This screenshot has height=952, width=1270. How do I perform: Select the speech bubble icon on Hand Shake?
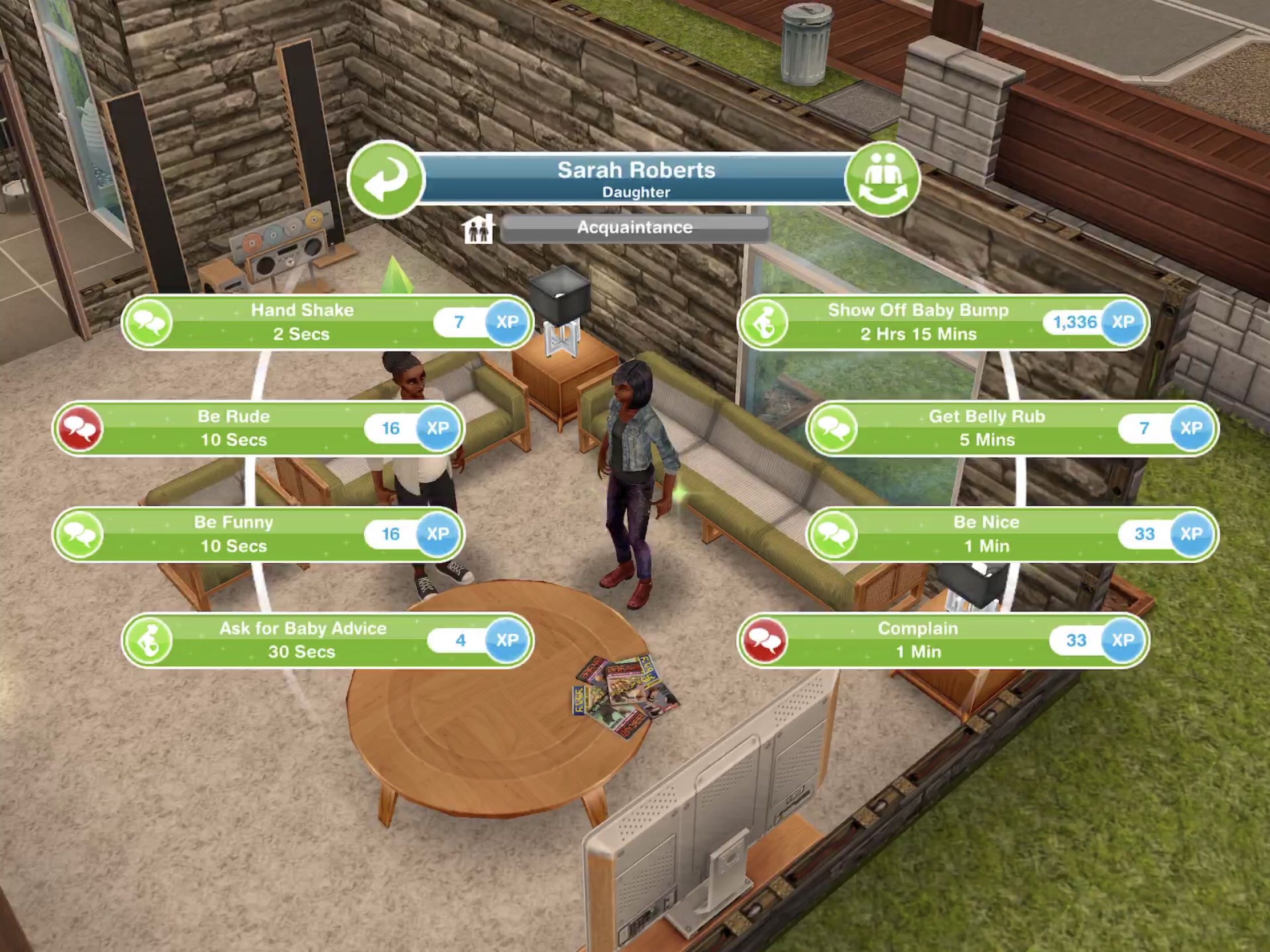click(148, 322)
